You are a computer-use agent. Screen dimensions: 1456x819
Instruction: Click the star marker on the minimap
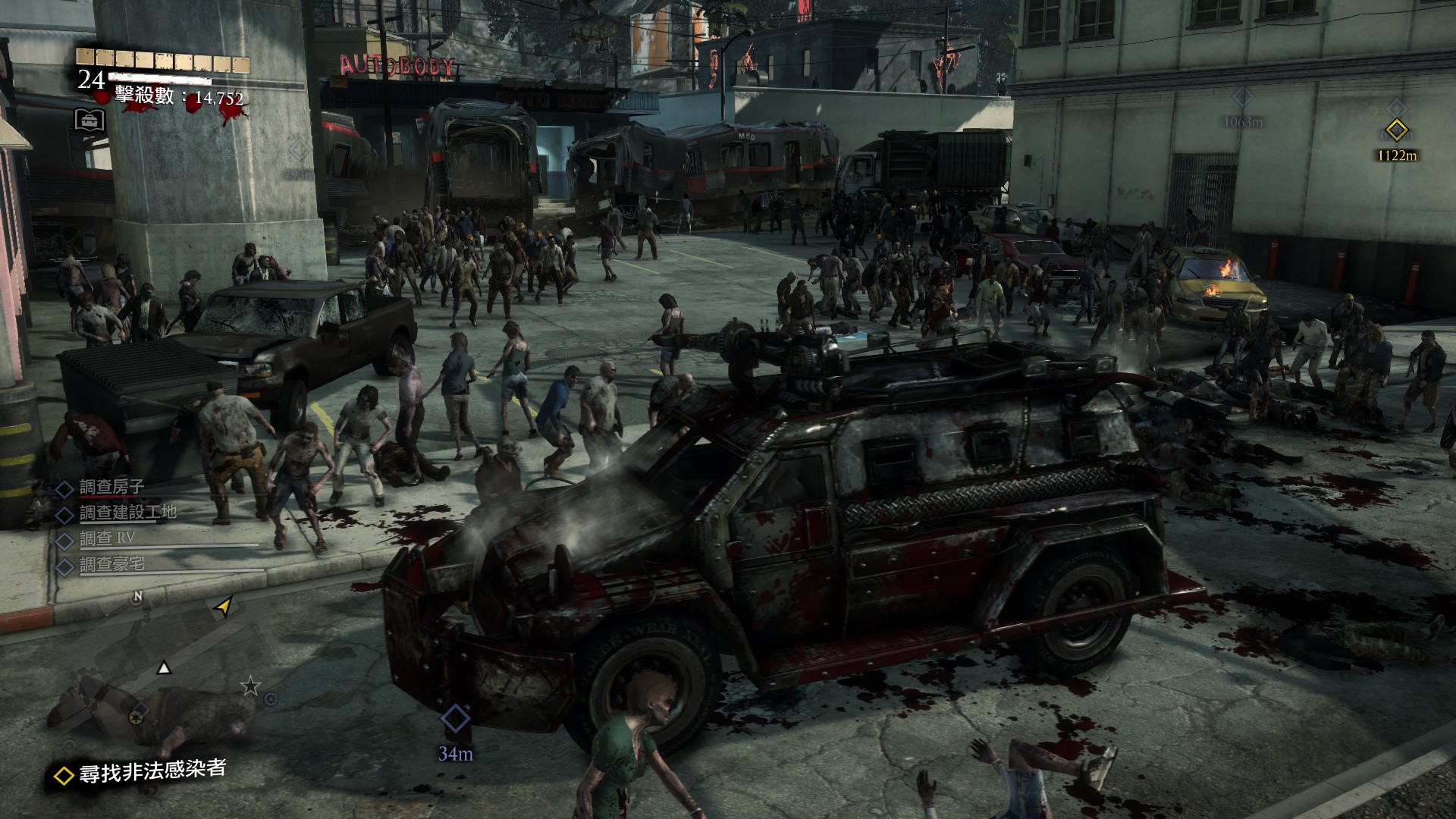(x=250, y=687)
